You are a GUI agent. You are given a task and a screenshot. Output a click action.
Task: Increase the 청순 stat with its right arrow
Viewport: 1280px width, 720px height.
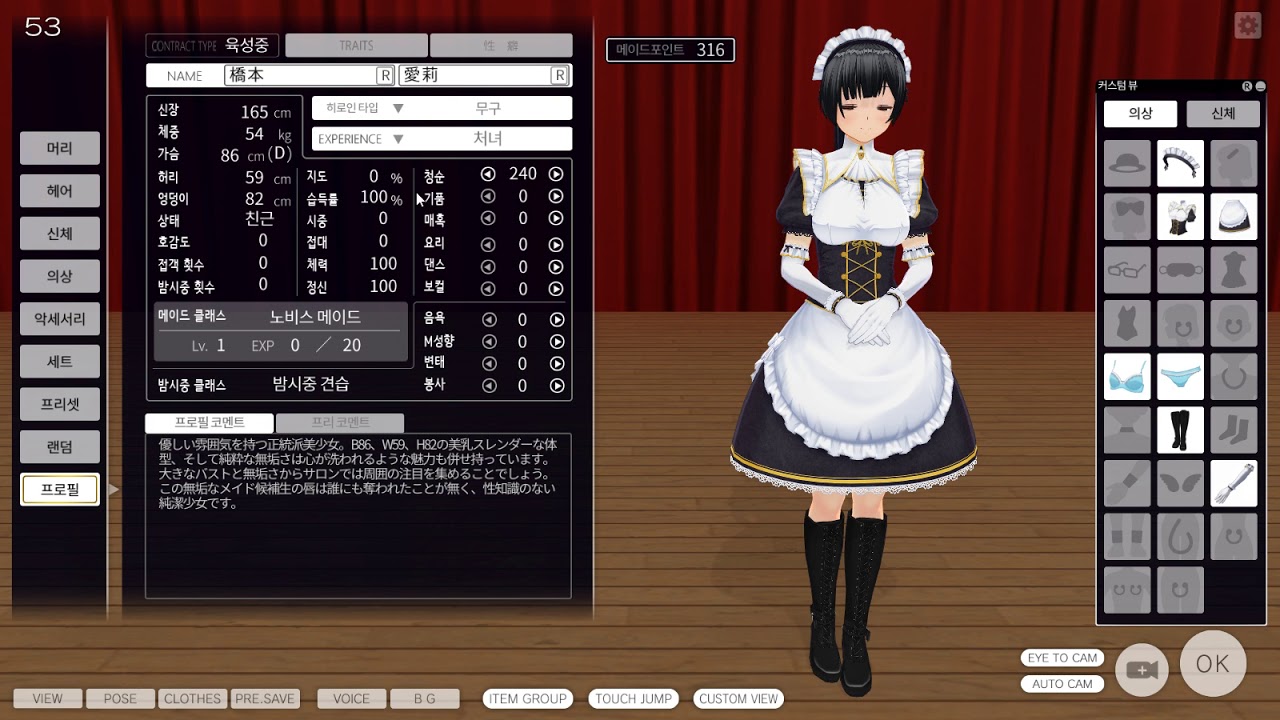coord(556,174)
